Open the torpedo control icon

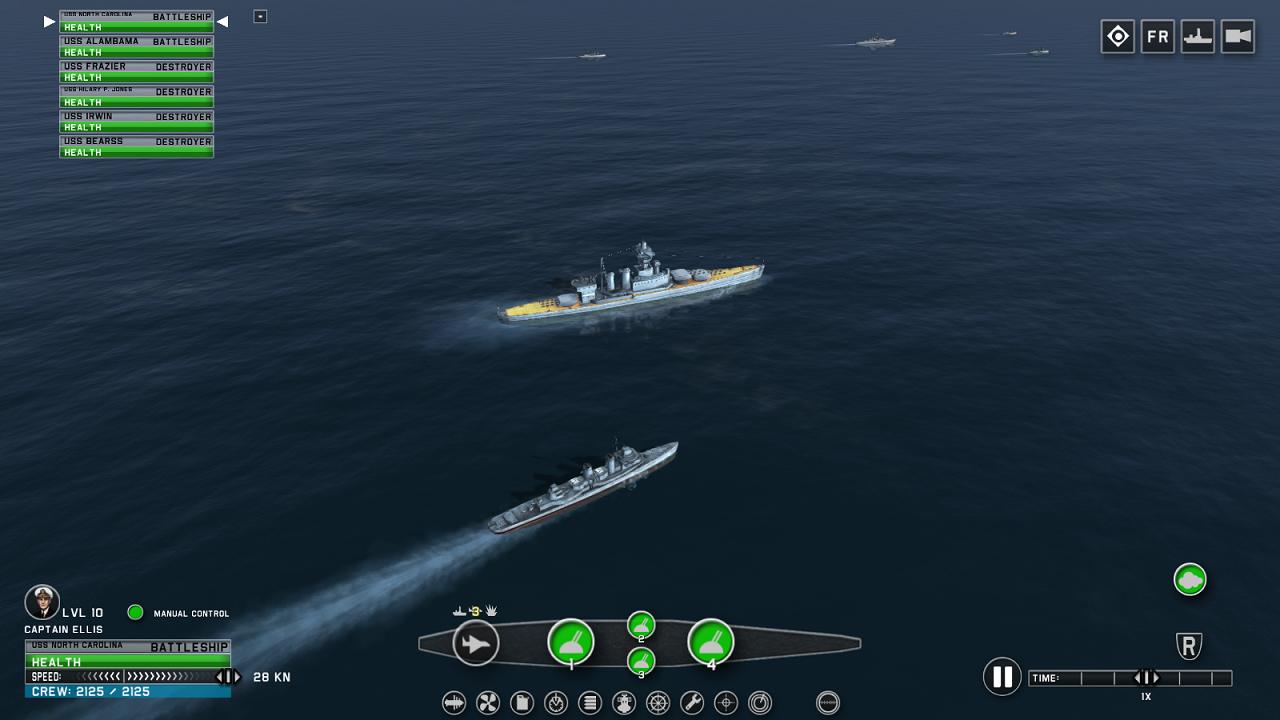[x=453, y=703]
